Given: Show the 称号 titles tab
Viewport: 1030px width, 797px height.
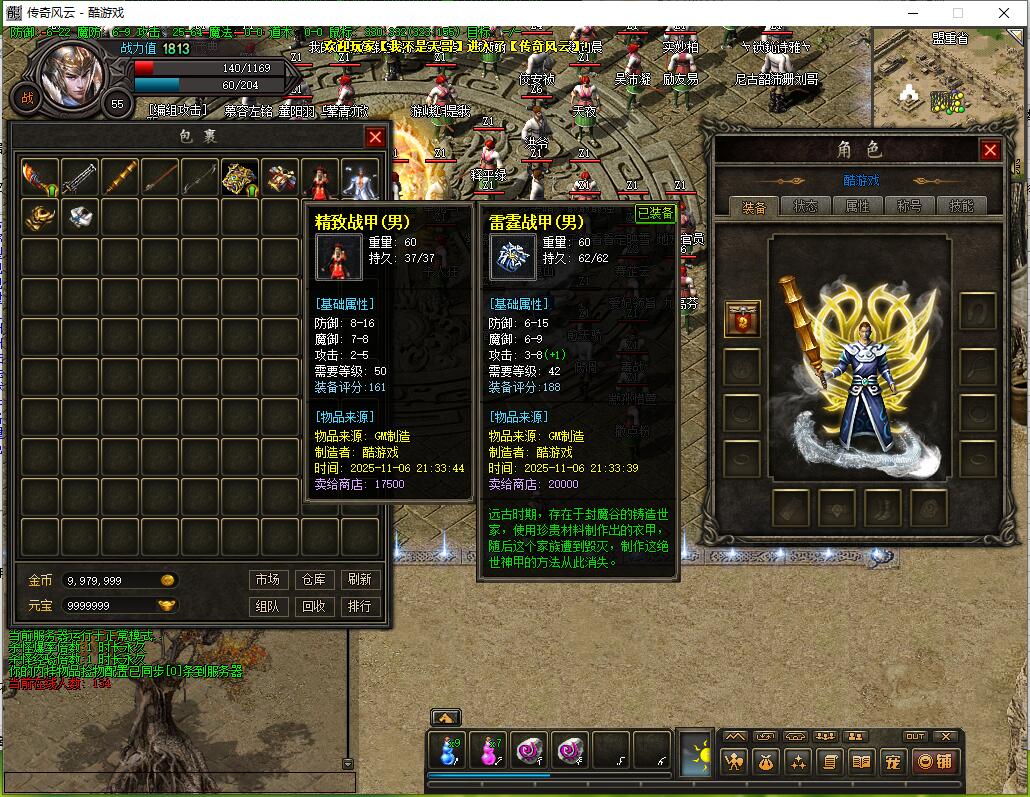Looking at the screenshot, I should coord(909,206).
